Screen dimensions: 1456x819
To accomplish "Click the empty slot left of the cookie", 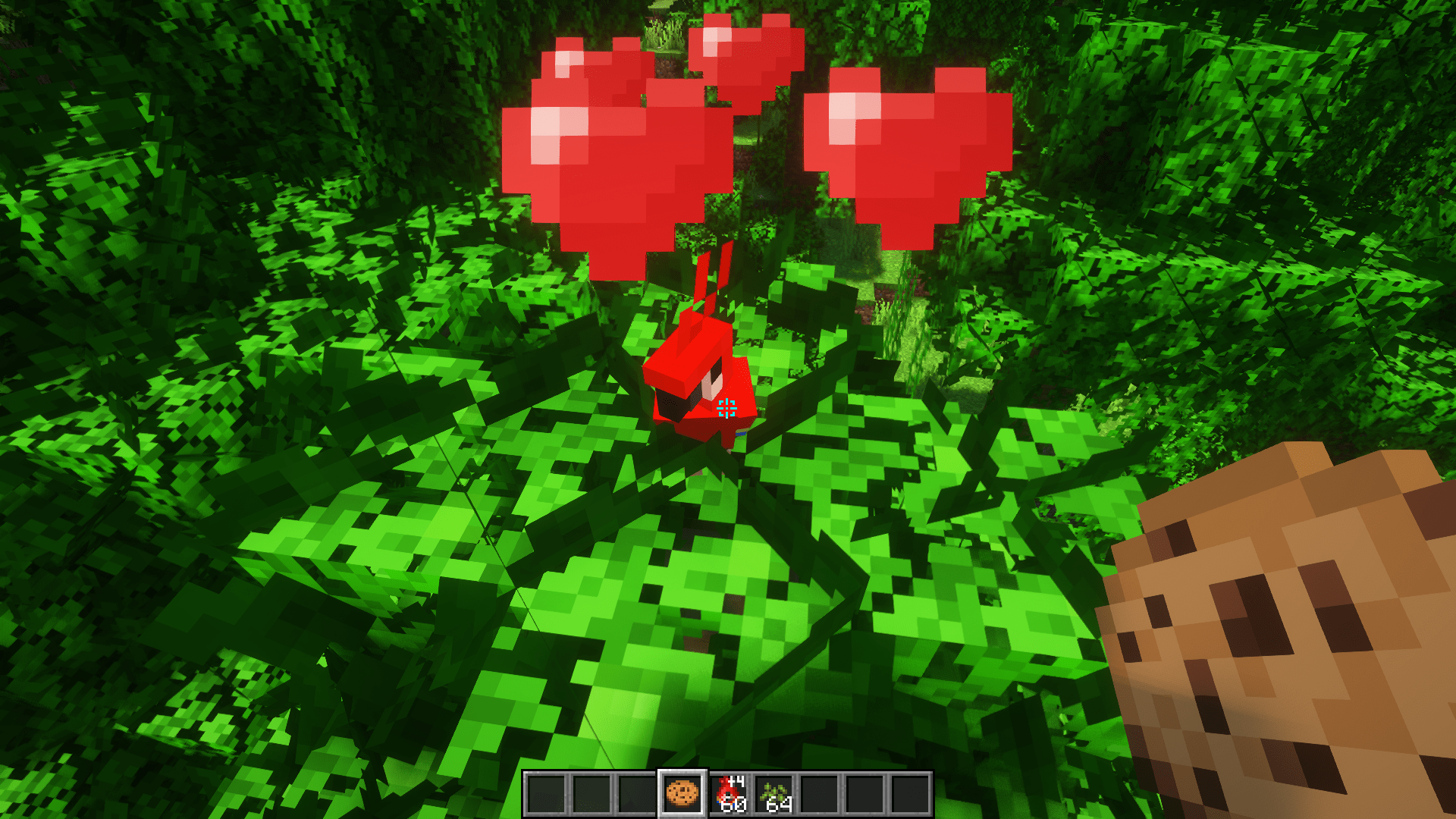I will 637,795.
